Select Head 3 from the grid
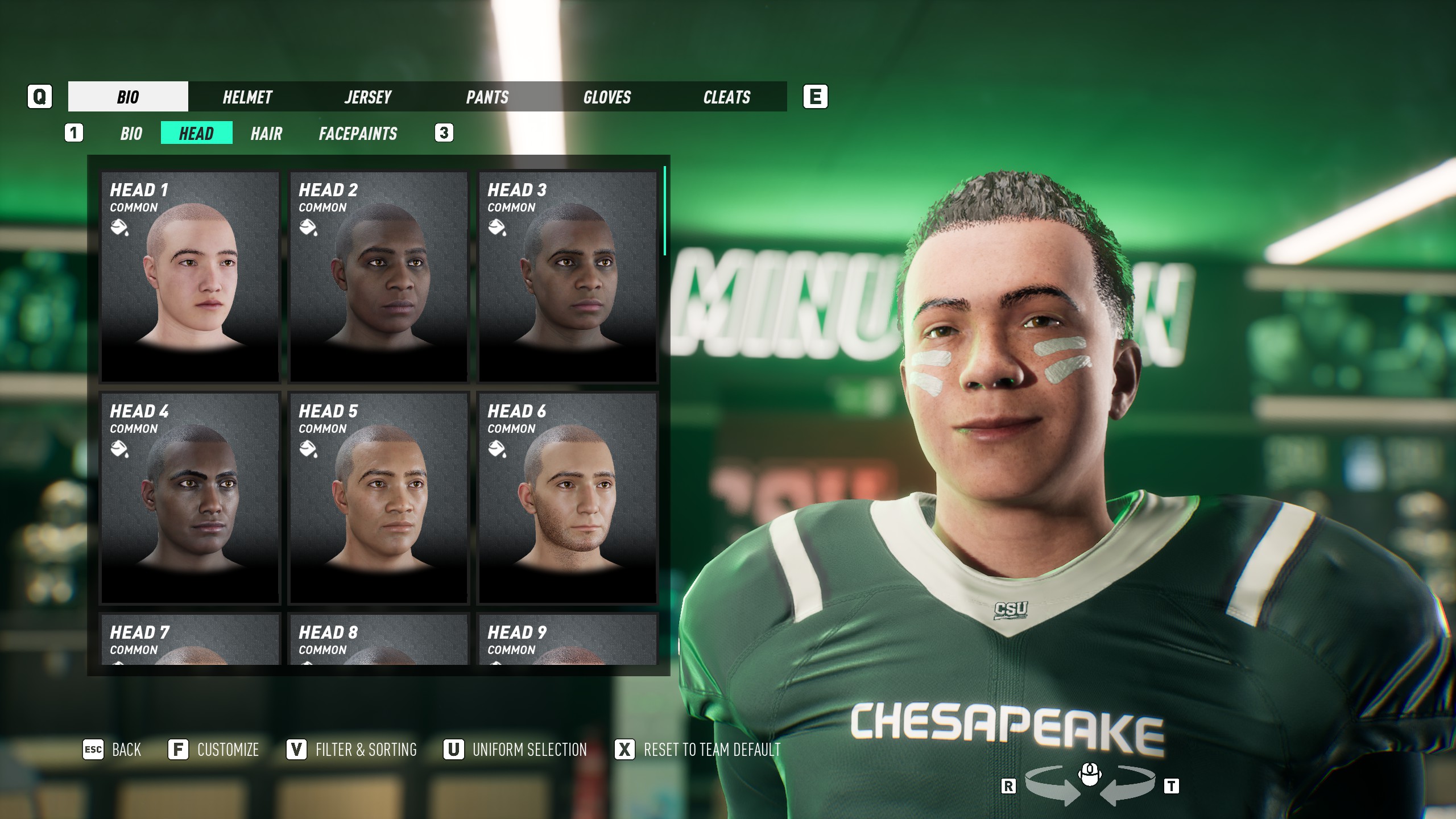This screenshot has height=819, width=1456. pyautogui.click(x=568, y=276)
